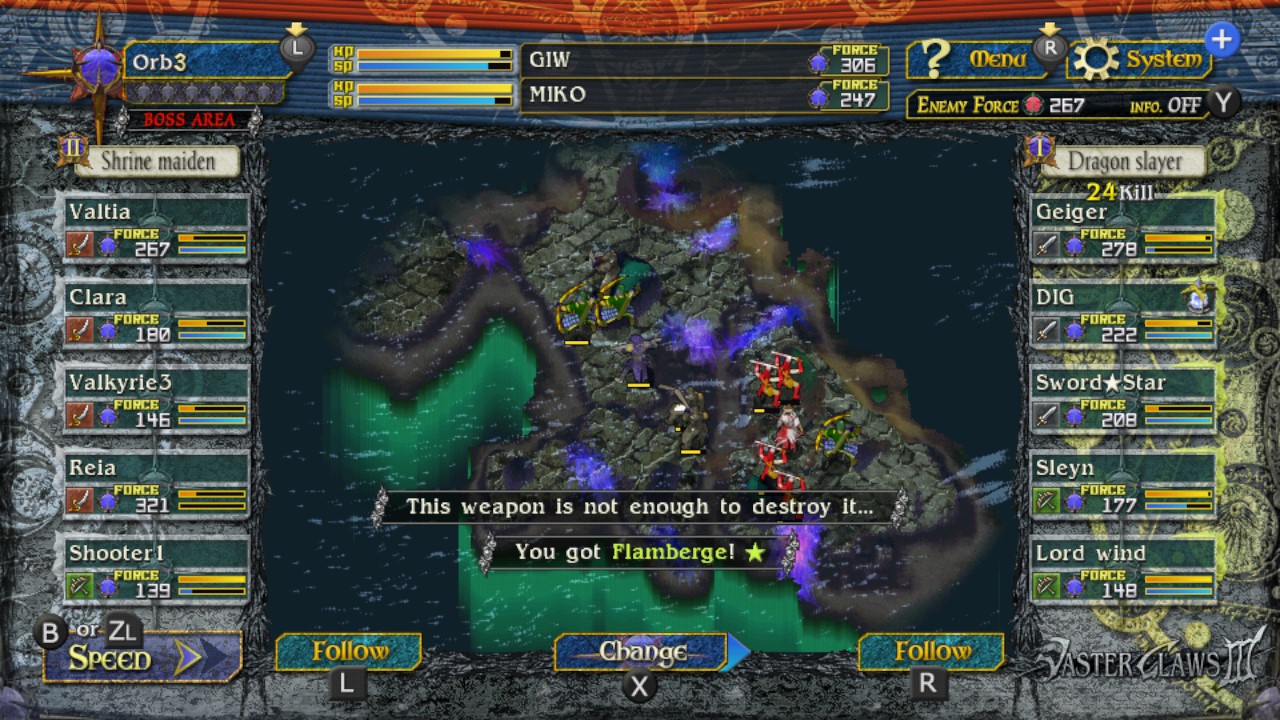
Task: Select the purple force gem beside GIW's 306
Action: tap(818, 60)
